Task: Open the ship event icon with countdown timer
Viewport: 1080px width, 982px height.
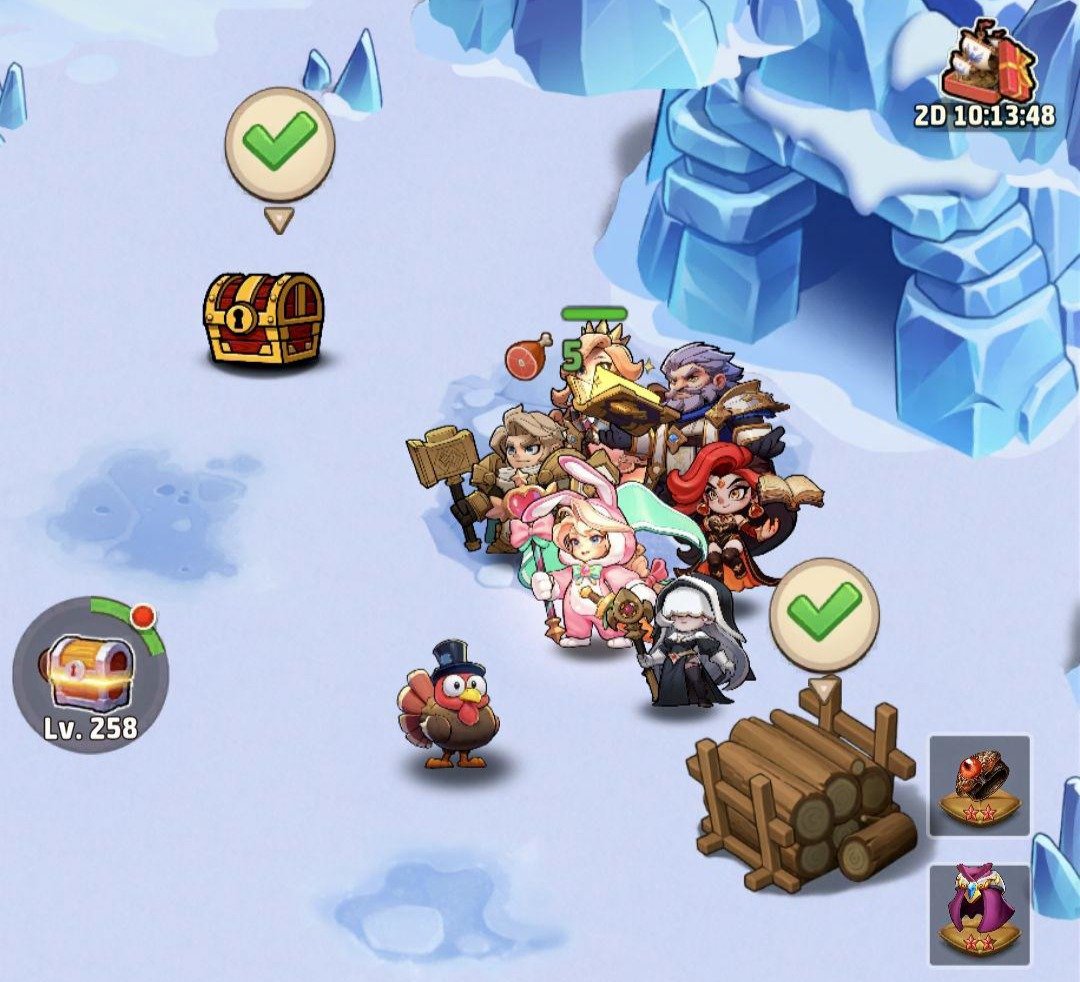Action: point(988,70)
